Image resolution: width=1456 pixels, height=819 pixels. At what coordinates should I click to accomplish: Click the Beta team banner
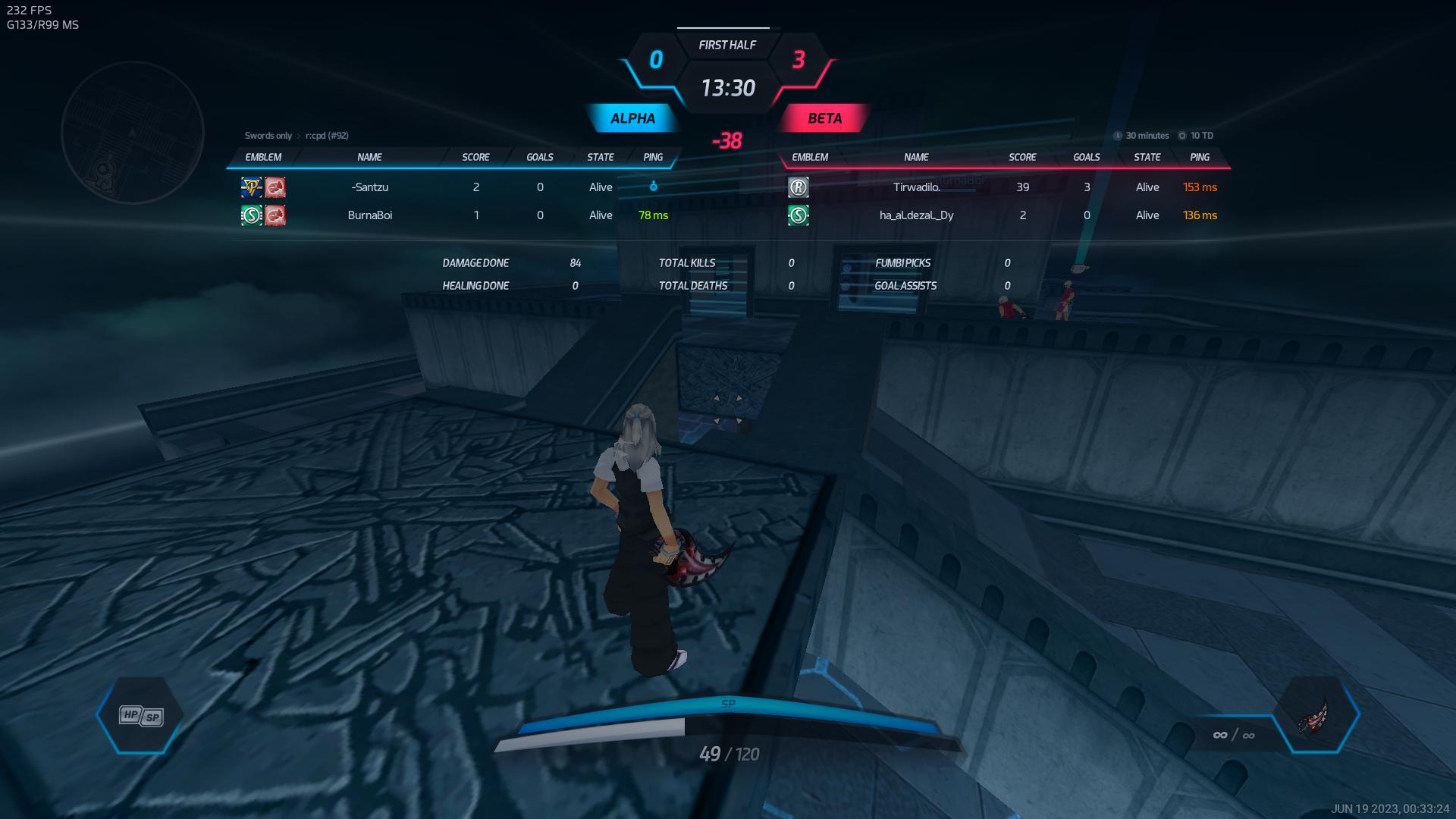click(x=824, y=118)
